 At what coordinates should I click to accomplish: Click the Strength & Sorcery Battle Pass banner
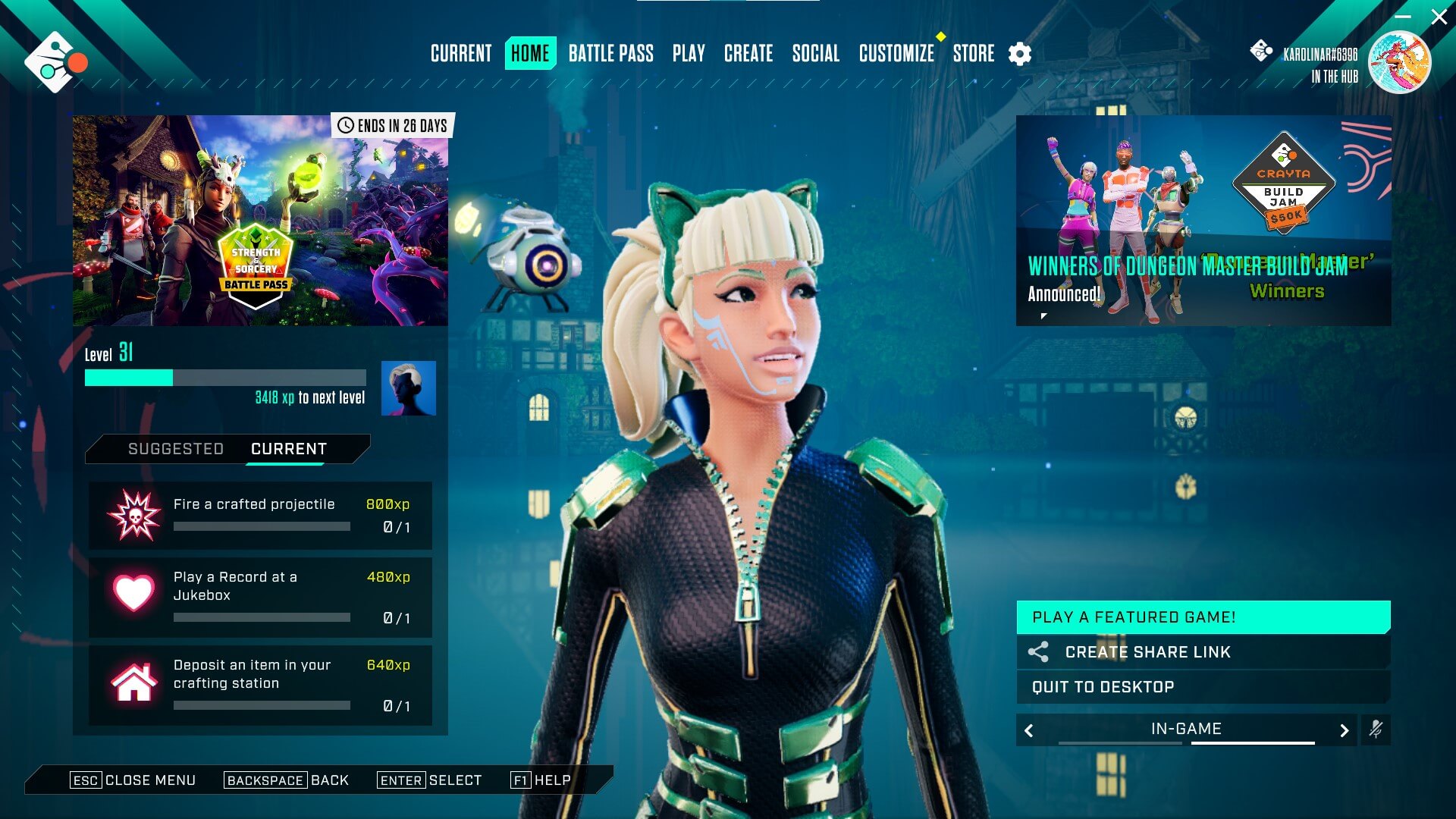(x=260, y=221)
